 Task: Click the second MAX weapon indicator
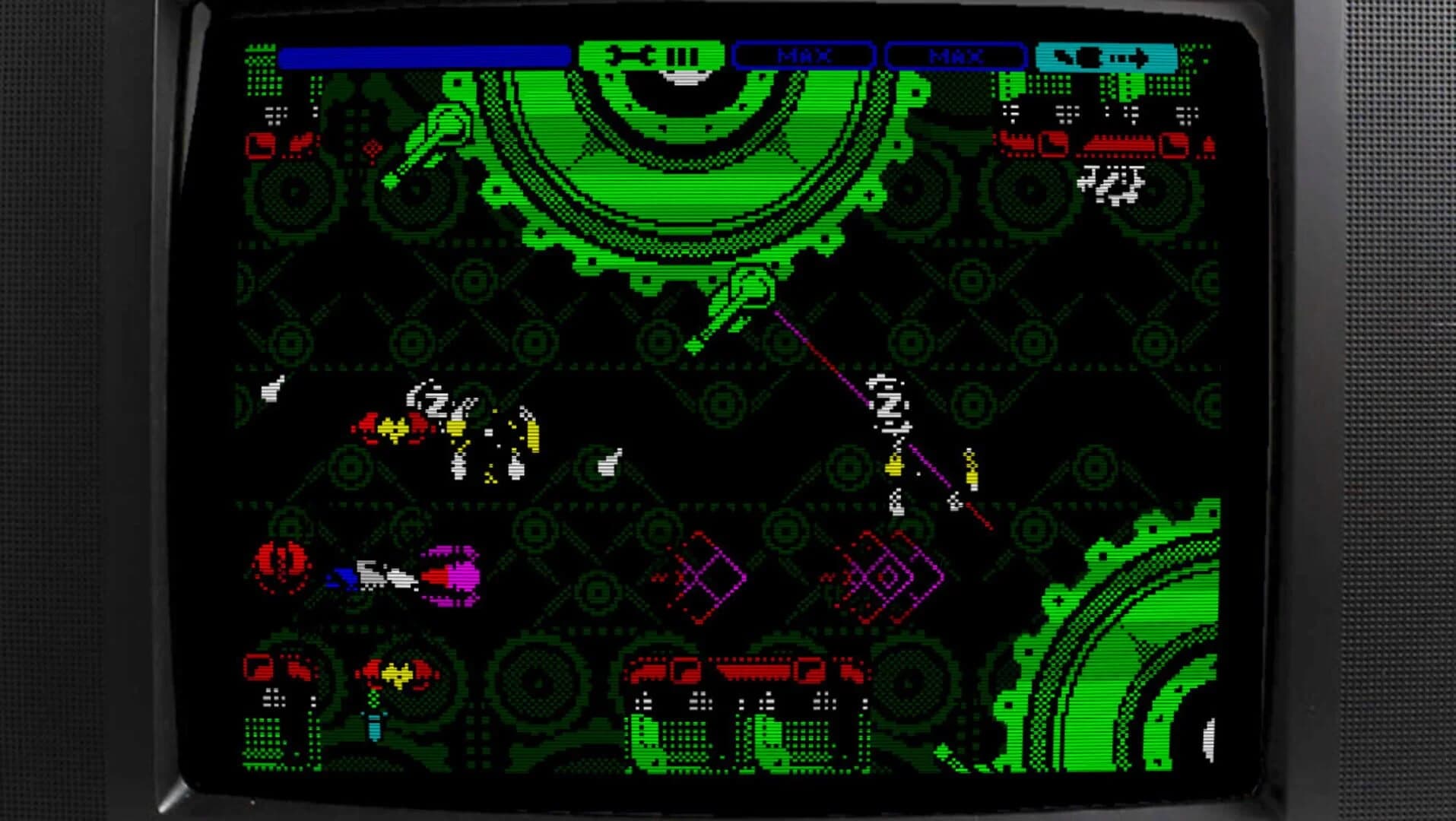point(954,55)
